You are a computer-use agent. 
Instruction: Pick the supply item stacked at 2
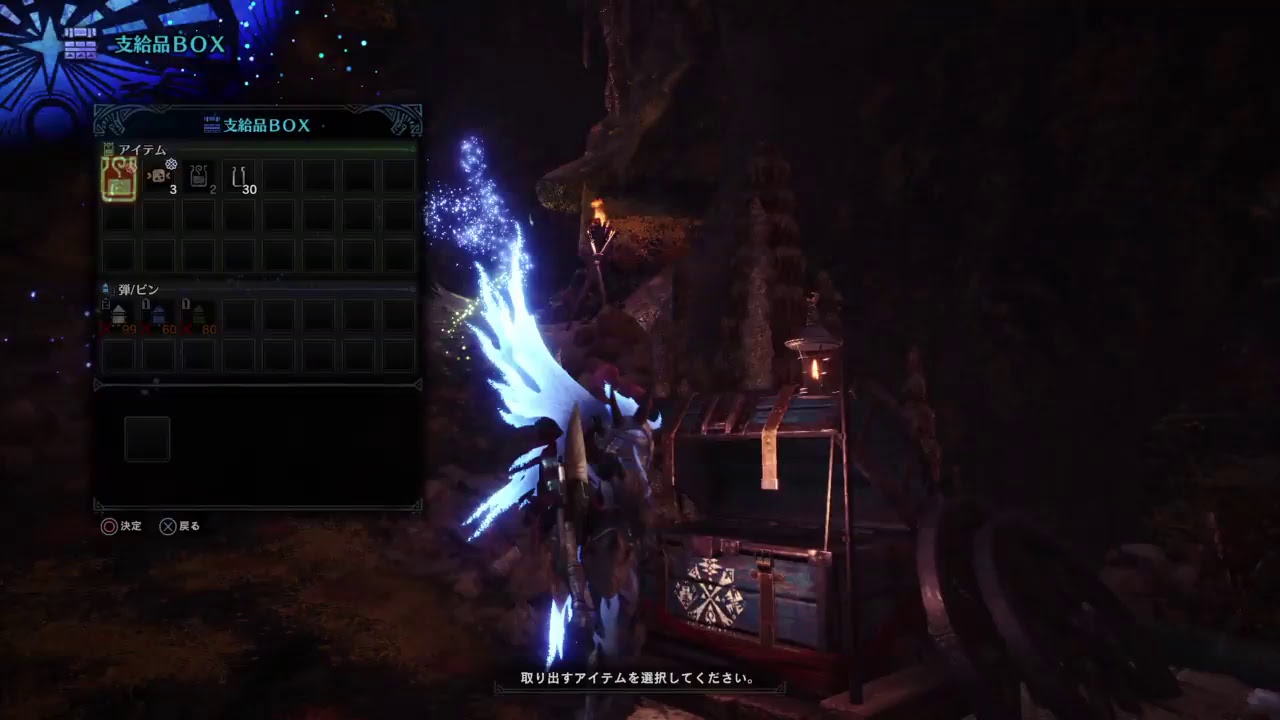pyautogui.click(x=200, y=176)
